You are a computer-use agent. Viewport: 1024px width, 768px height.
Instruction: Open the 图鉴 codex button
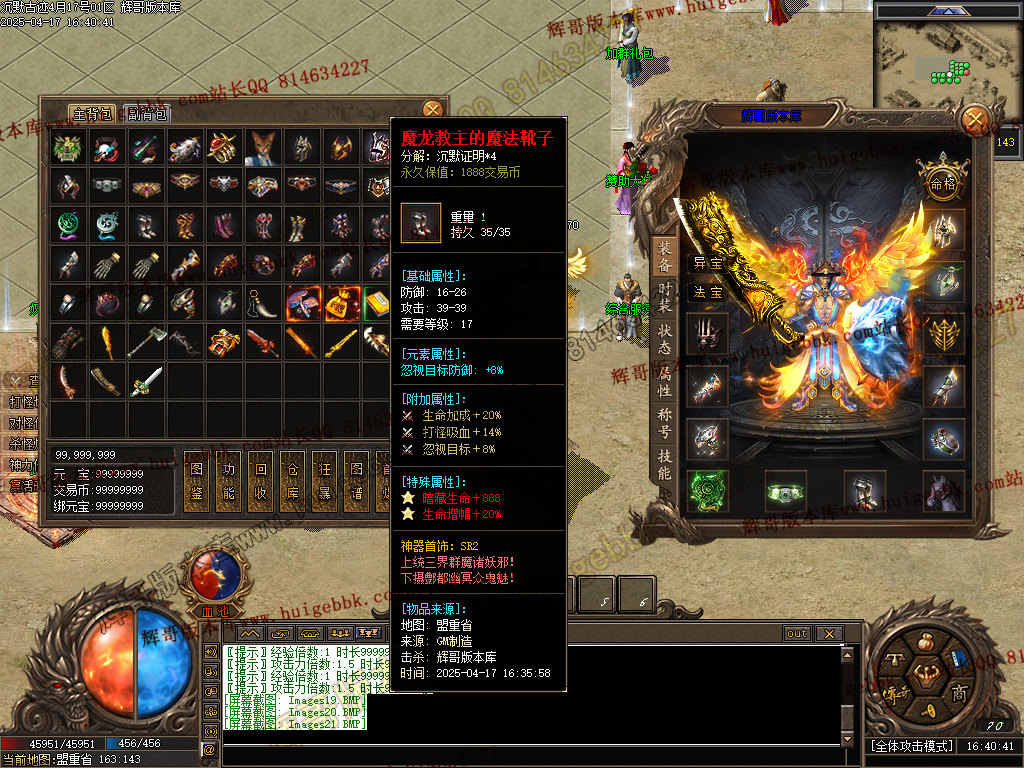click(198, 480)
